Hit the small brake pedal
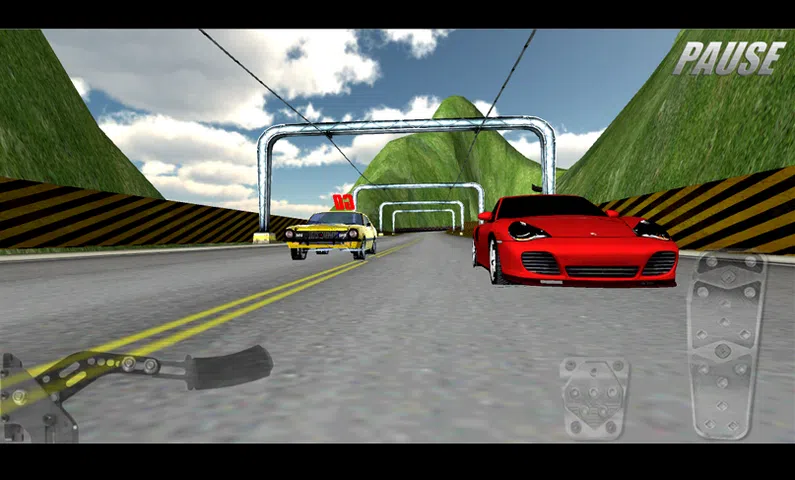The image size is (795, 480). tap(594, 397)
